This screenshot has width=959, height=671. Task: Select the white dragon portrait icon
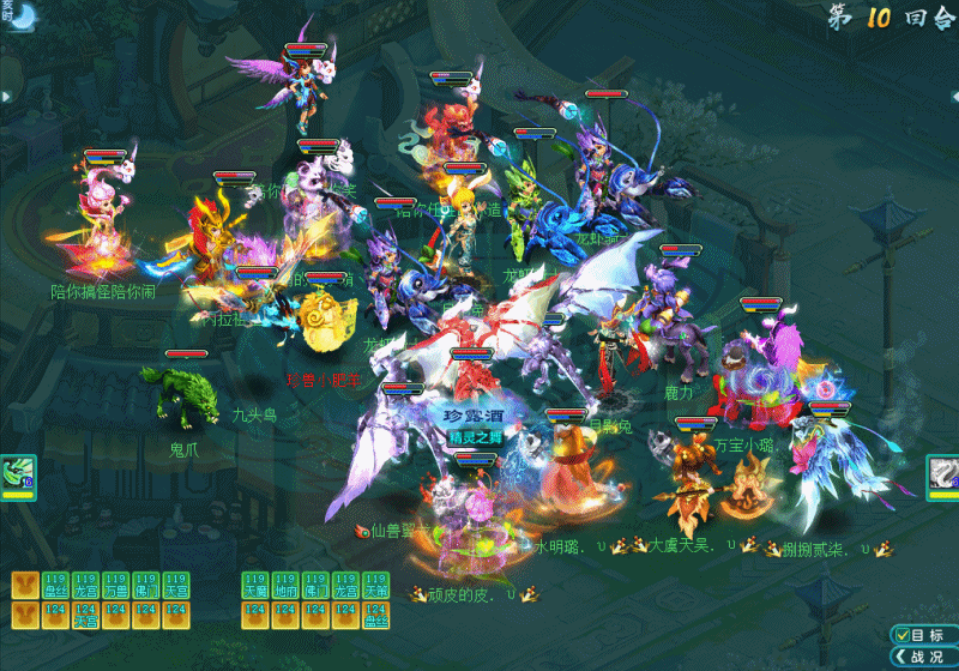[942, 473]
